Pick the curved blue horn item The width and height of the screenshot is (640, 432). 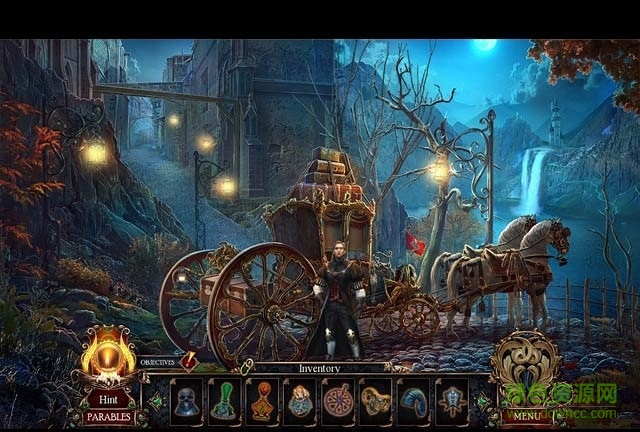tap(412, 401)
